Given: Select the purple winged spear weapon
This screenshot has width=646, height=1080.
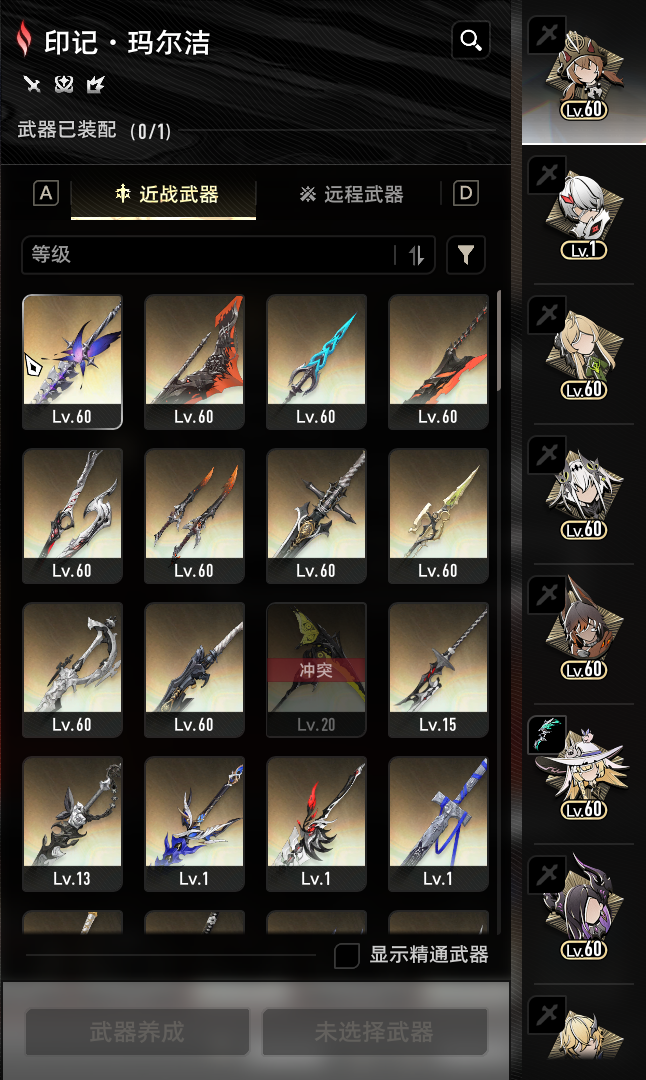Looking at the screenshot, I should [x=72, y=360].
